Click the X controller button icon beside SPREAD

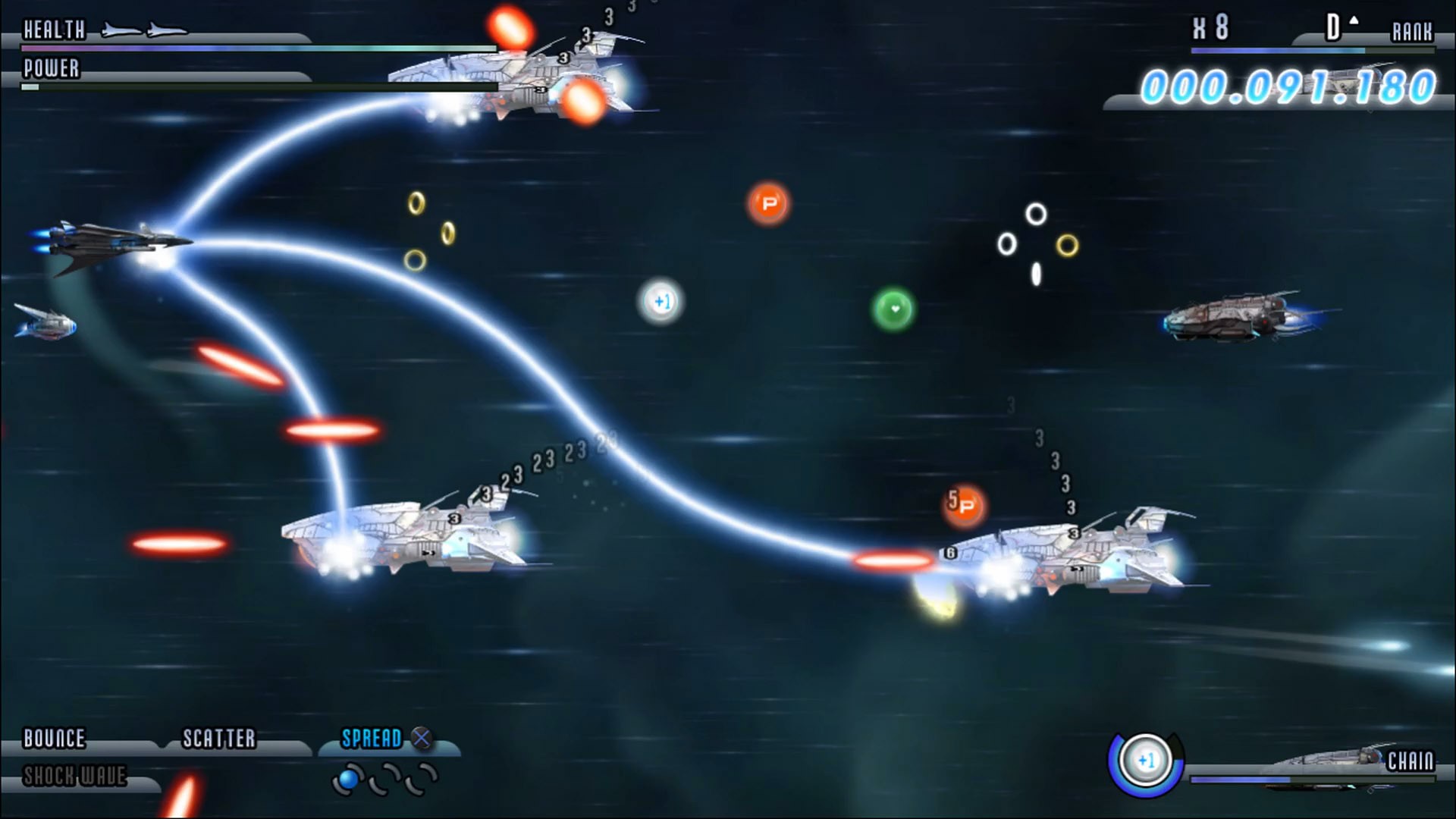420,736
